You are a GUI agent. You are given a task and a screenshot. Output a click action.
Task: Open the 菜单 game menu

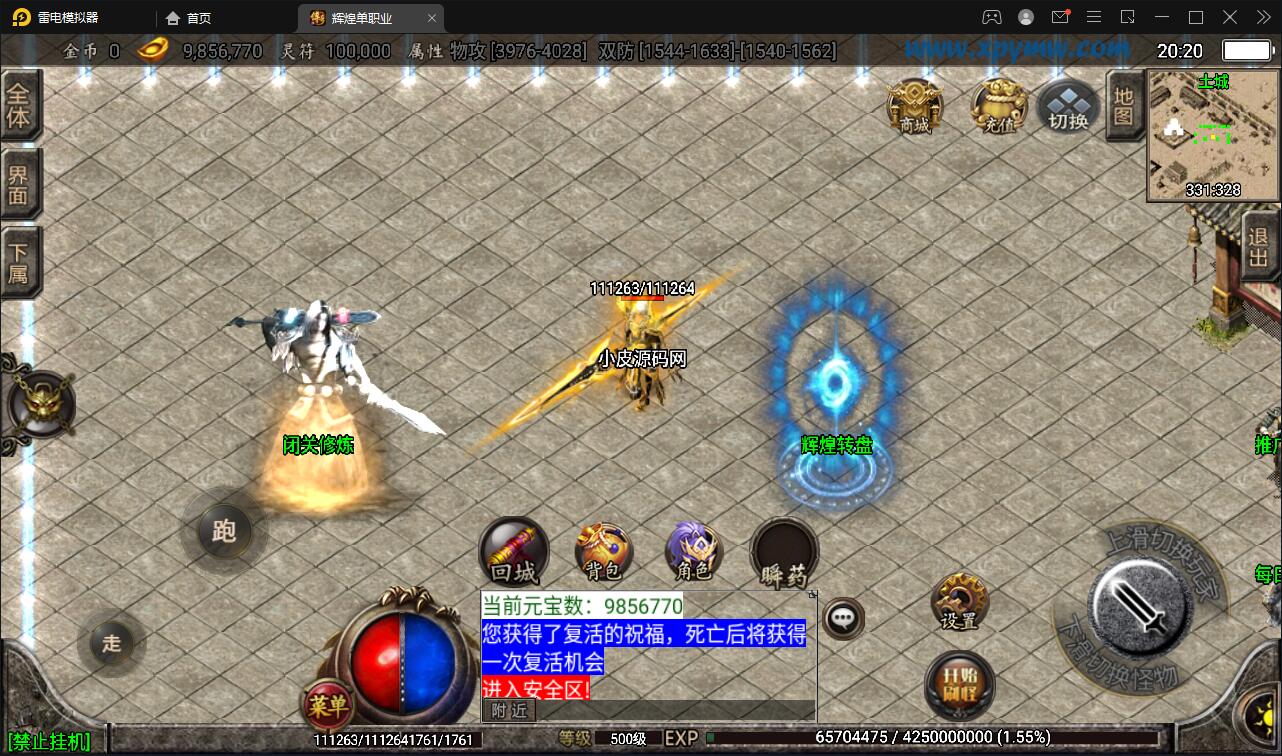tap(326, 706)
